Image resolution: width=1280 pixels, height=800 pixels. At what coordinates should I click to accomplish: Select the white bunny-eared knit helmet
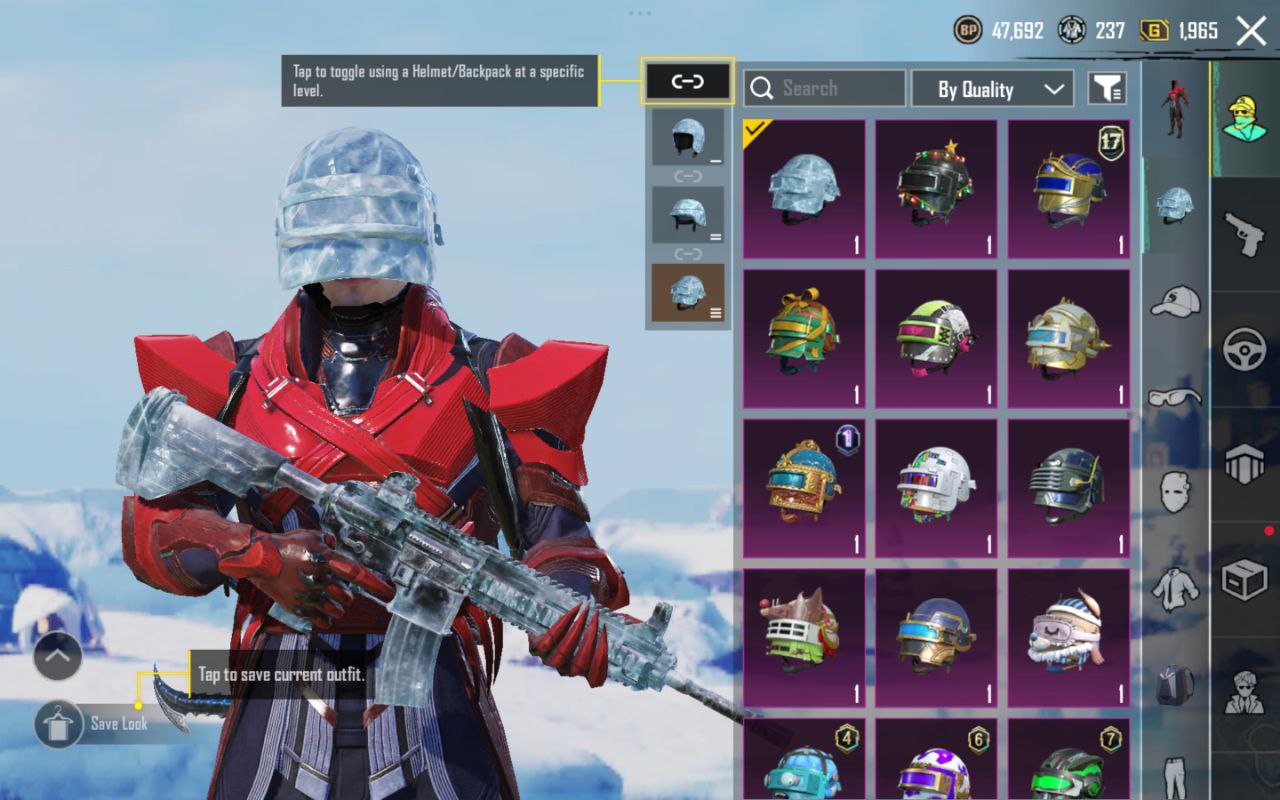[1068, 638]
